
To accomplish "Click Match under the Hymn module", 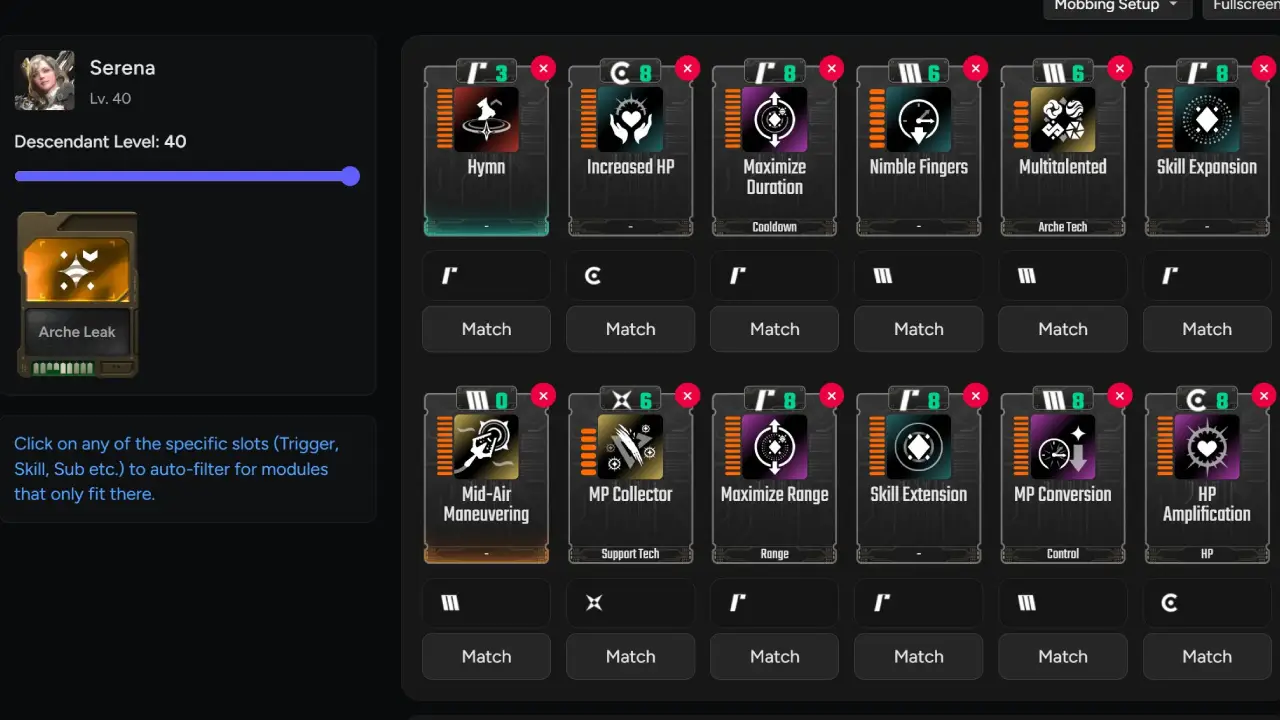I will 486,329.
